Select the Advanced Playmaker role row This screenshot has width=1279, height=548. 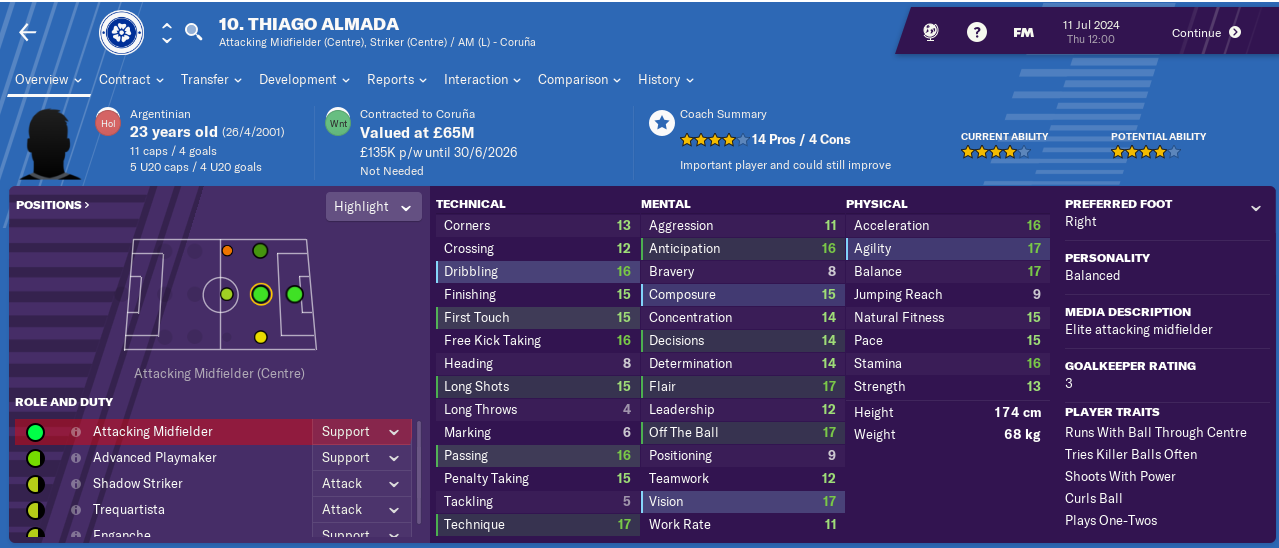click(x=155, y=458)
